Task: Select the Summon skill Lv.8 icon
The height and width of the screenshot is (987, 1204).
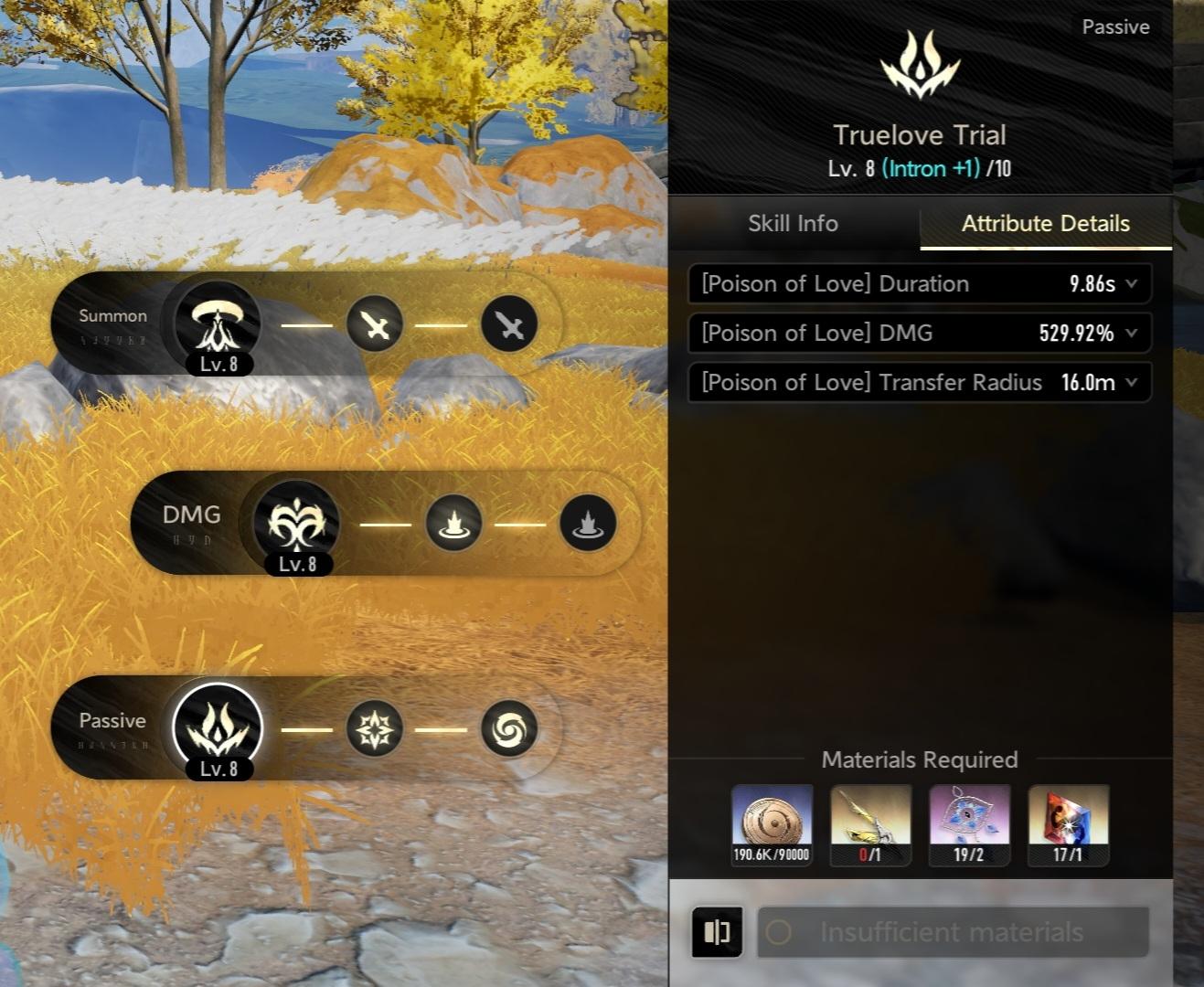Action: pyautogui.click(x=218, y=324)
